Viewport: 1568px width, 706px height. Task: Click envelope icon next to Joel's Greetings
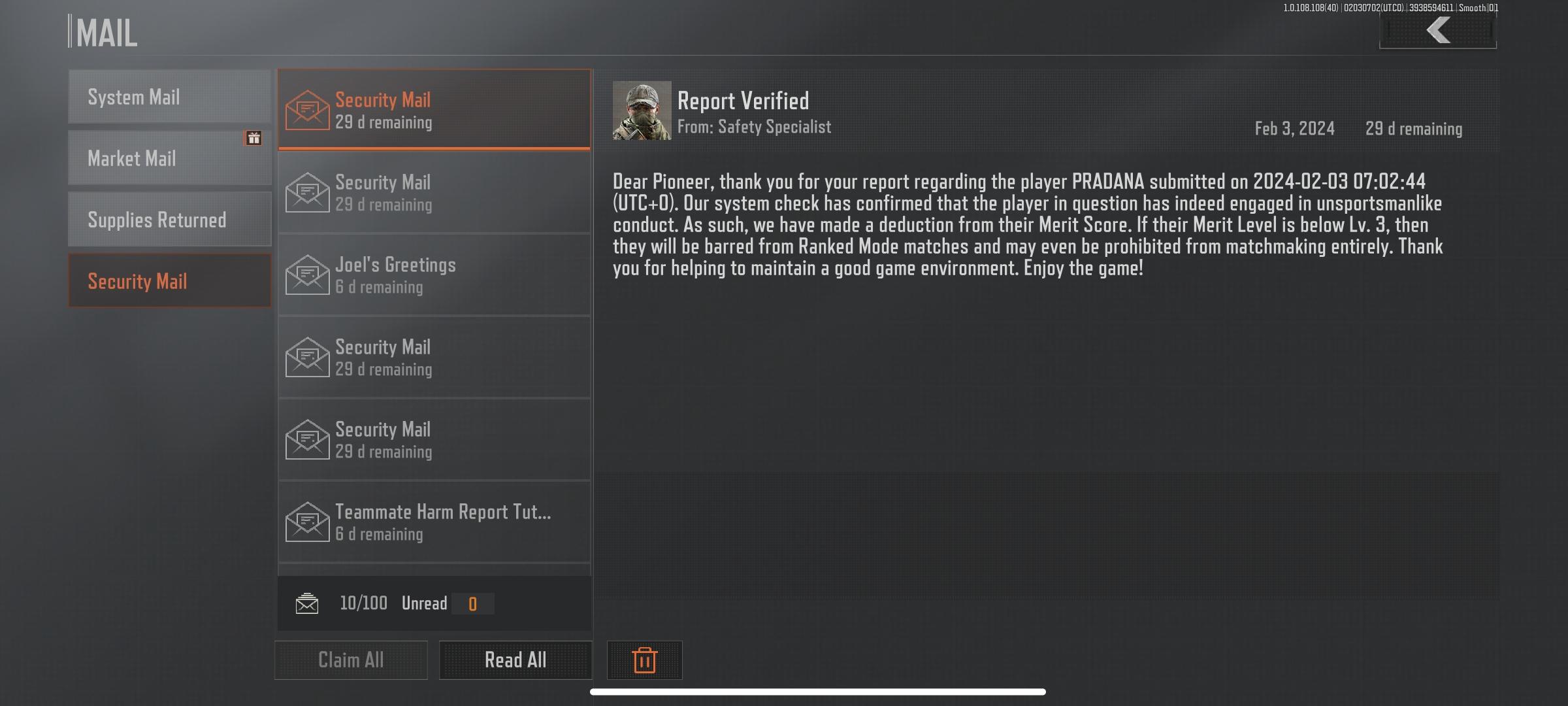[307, 274]
